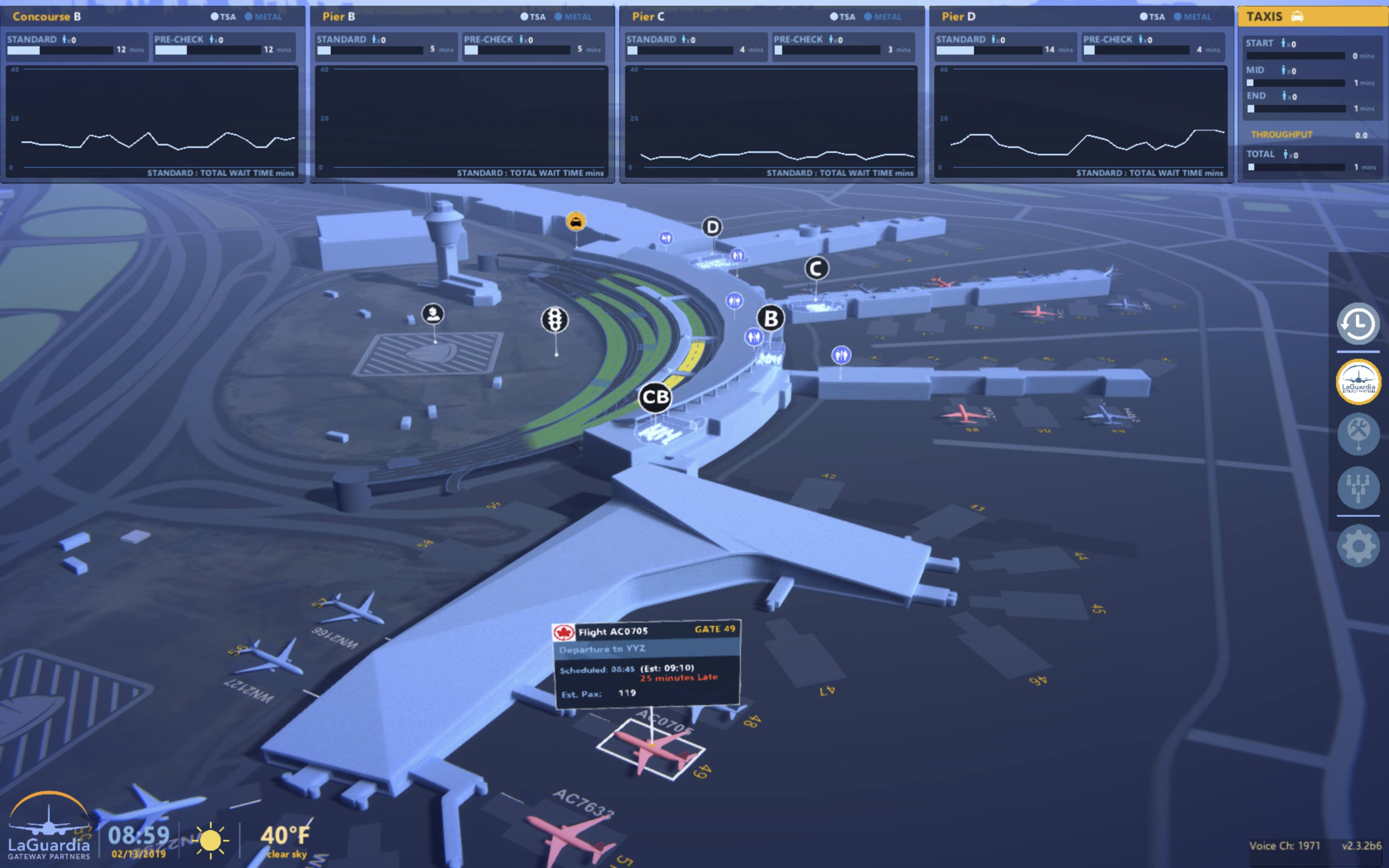Choose TSA in the Pier C panel
This screenshot has width=1389, height=868.
tap(842, 17)
